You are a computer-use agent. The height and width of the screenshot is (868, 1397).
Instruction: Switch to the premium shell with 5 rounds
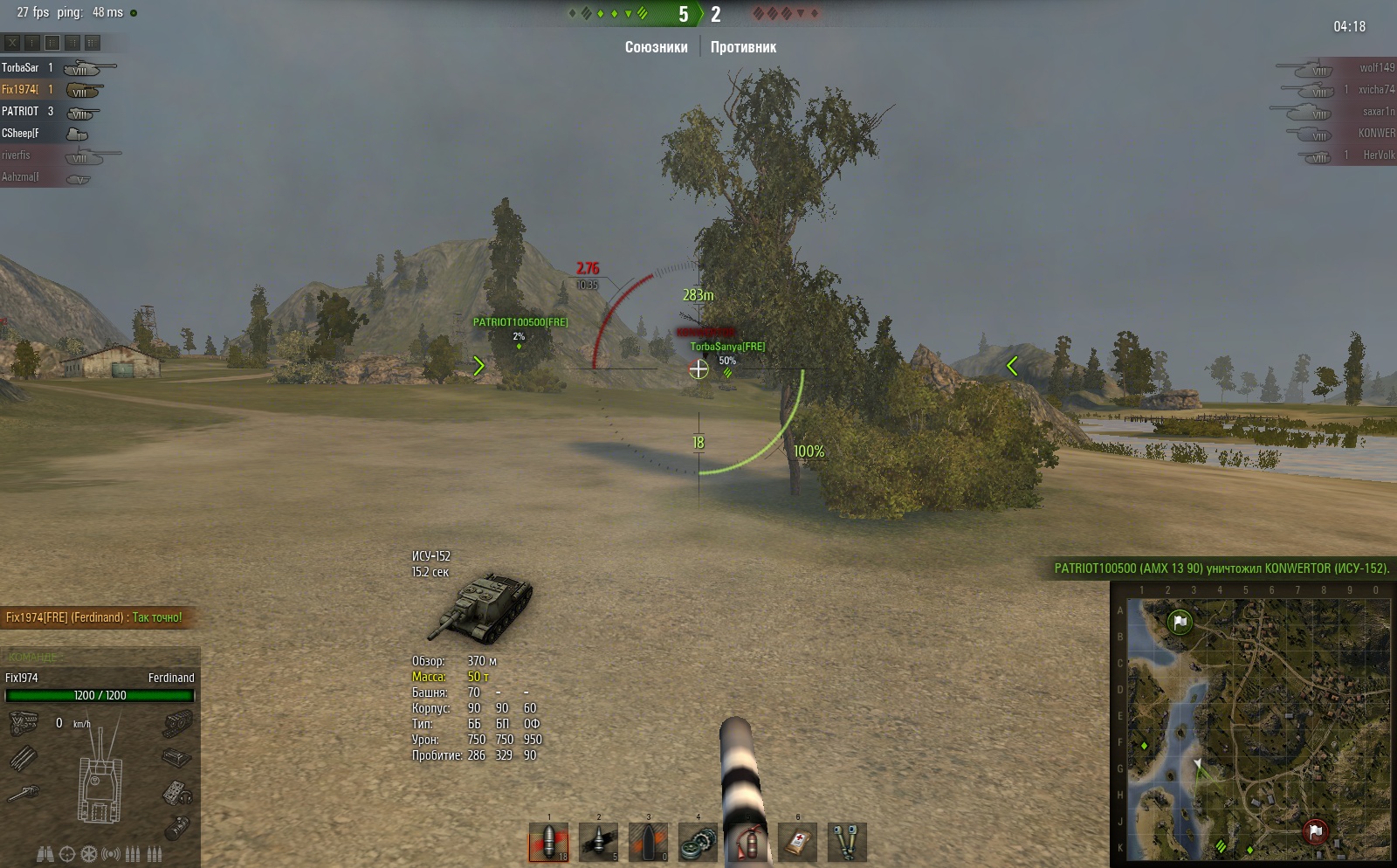point(598,843)
